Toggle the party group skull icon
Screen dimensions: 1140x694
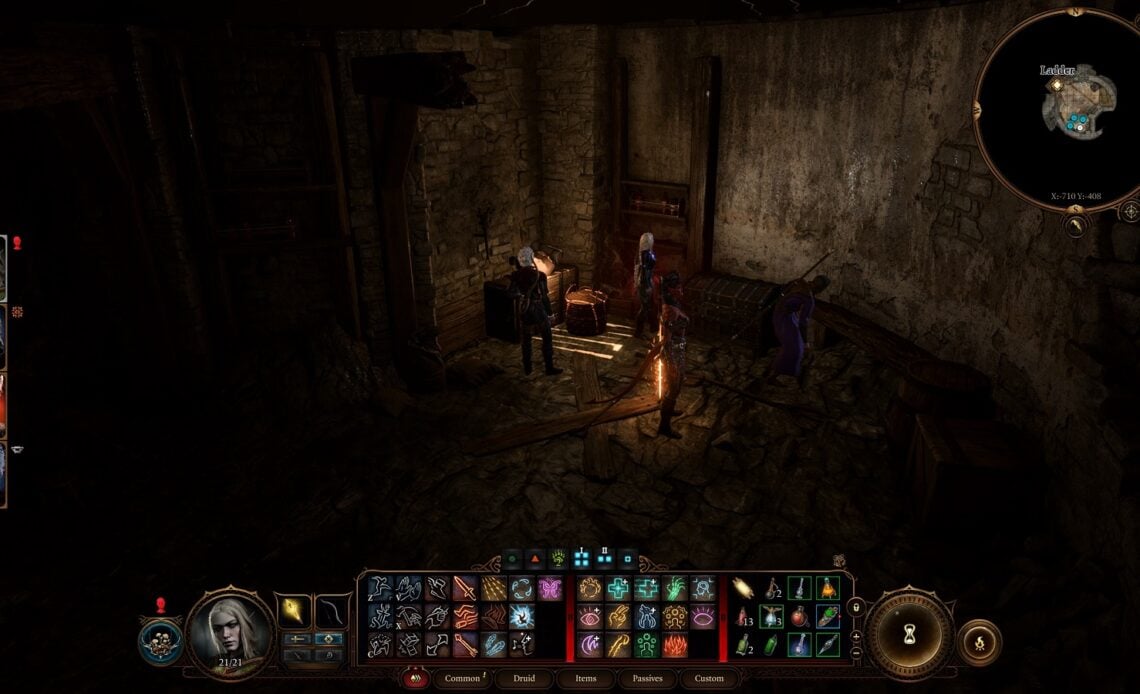click(x=160, y=641)
